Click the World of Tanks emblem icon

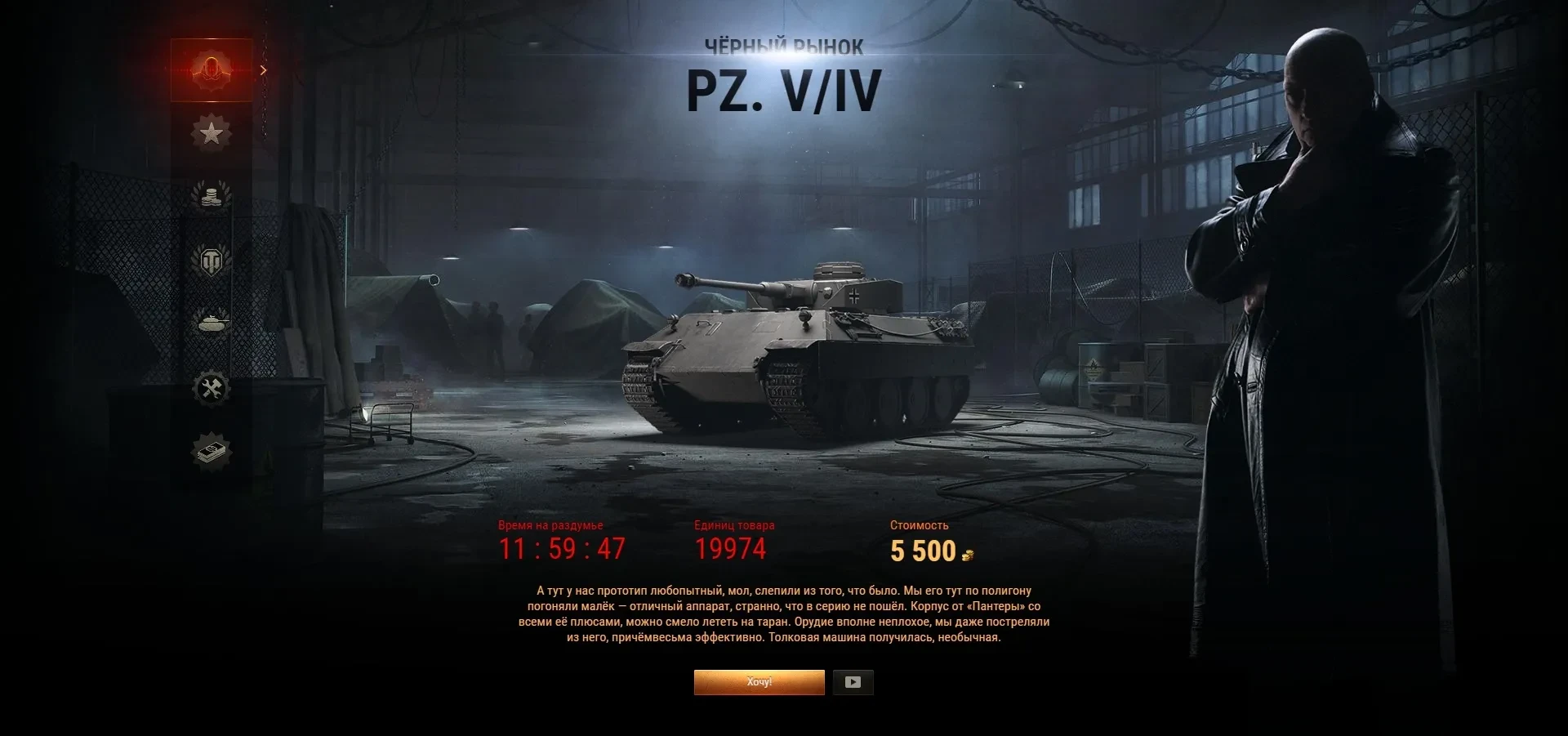[211, 262]
